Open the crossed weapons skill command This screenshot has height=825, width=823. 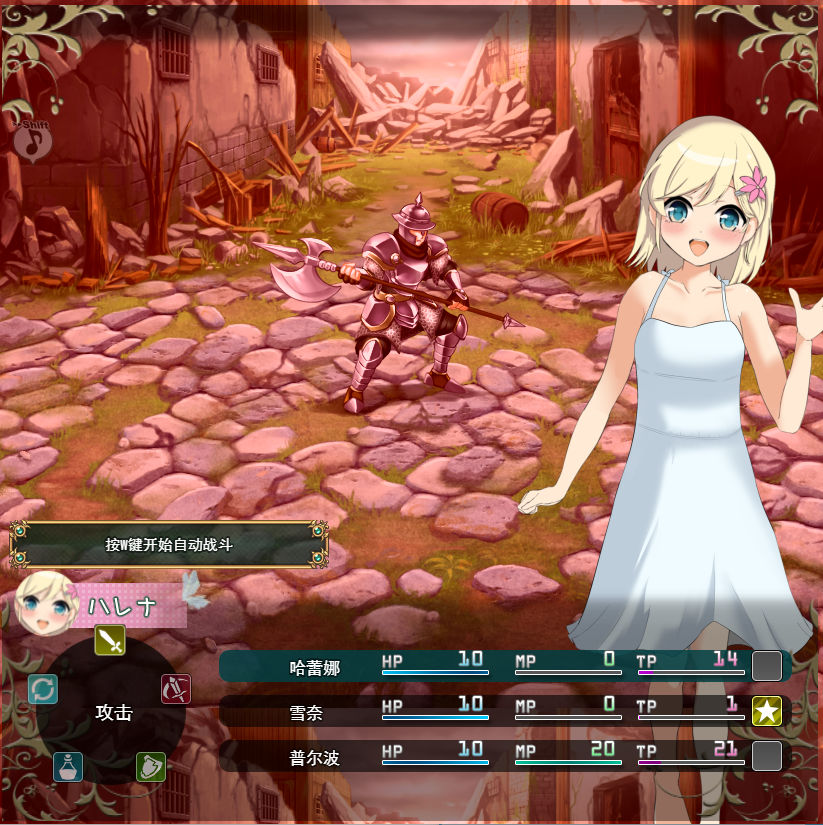[176, 689]
